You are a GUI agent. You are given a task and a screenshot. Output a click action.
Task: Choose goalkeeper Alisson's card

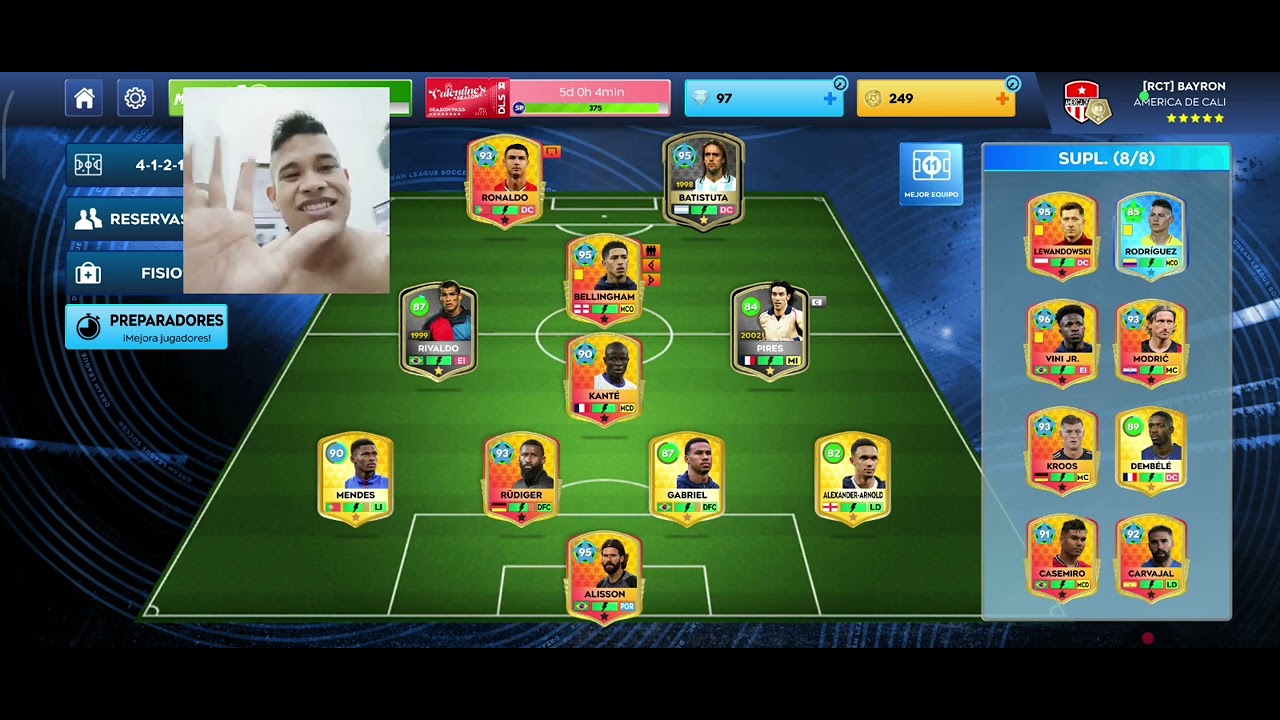coord(604,577)
